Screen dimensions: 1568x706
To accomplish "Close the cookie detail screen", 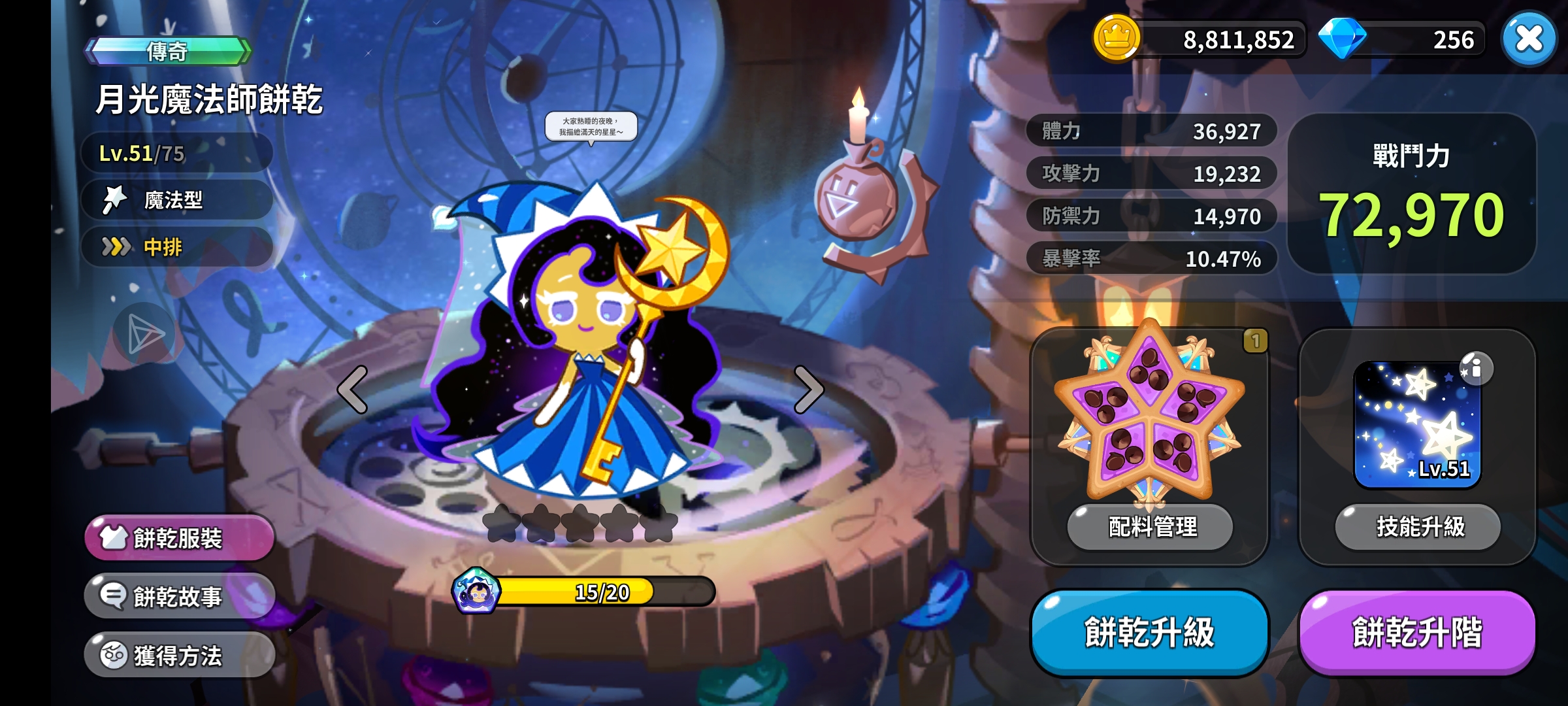I will point(1529,39).
